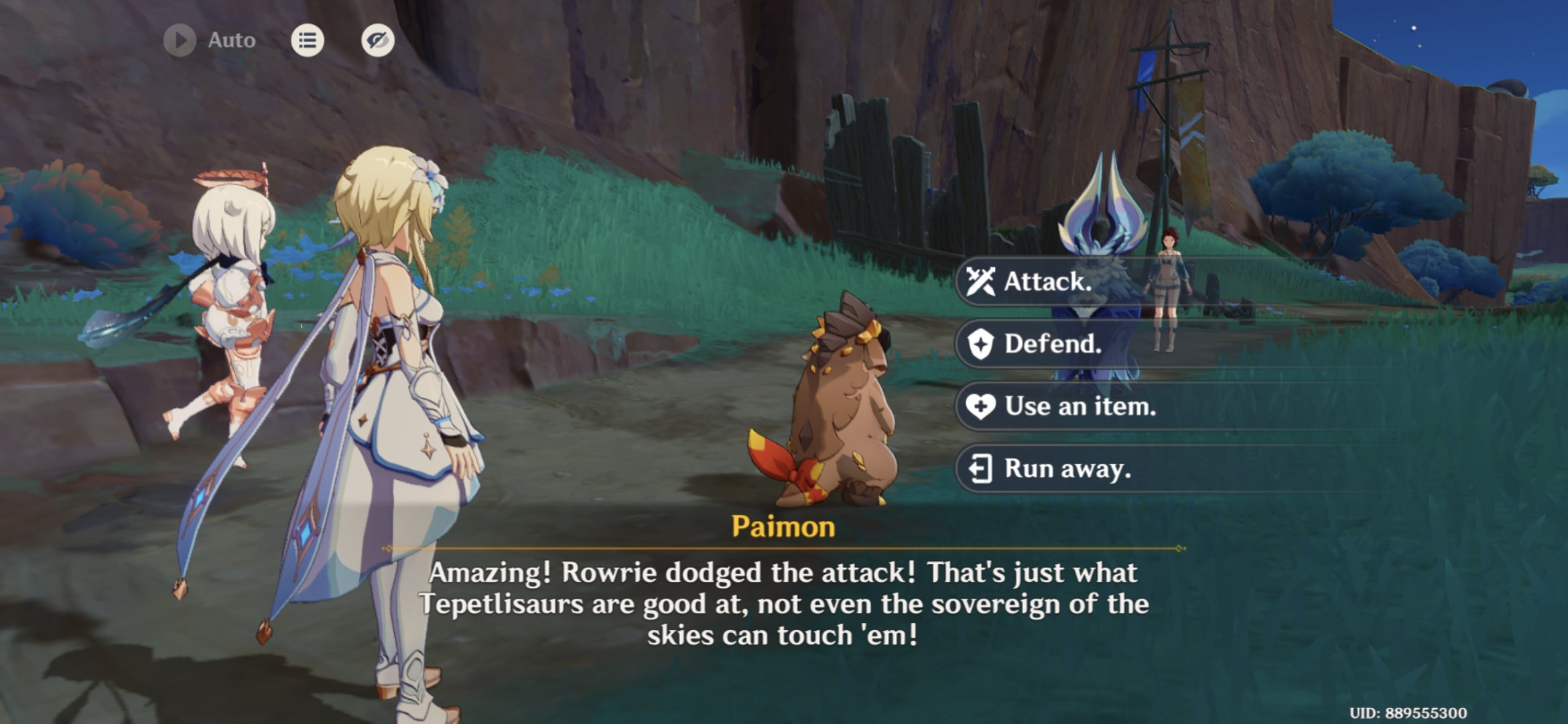Pick the Use an item option
Viewport: 1568px width, 724px height.
point(1079,406)
